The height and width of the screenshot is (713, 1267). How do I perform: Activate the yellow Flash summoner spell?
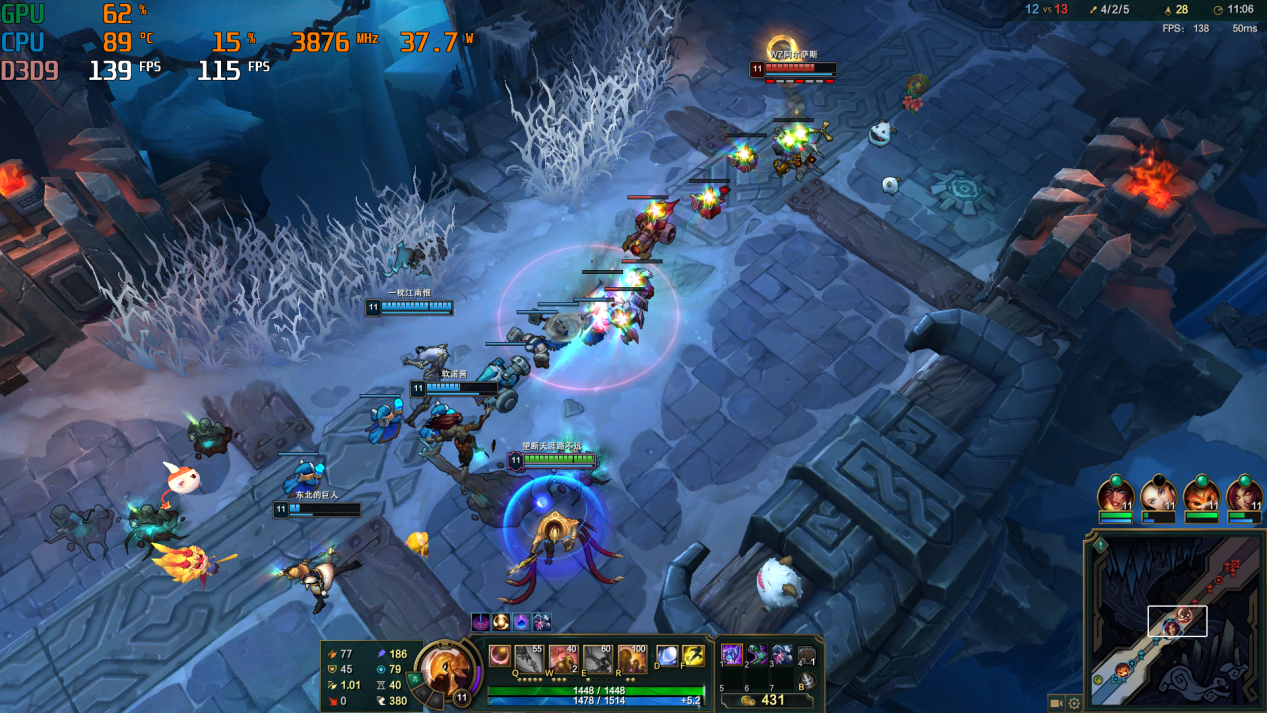pos(693,656)
